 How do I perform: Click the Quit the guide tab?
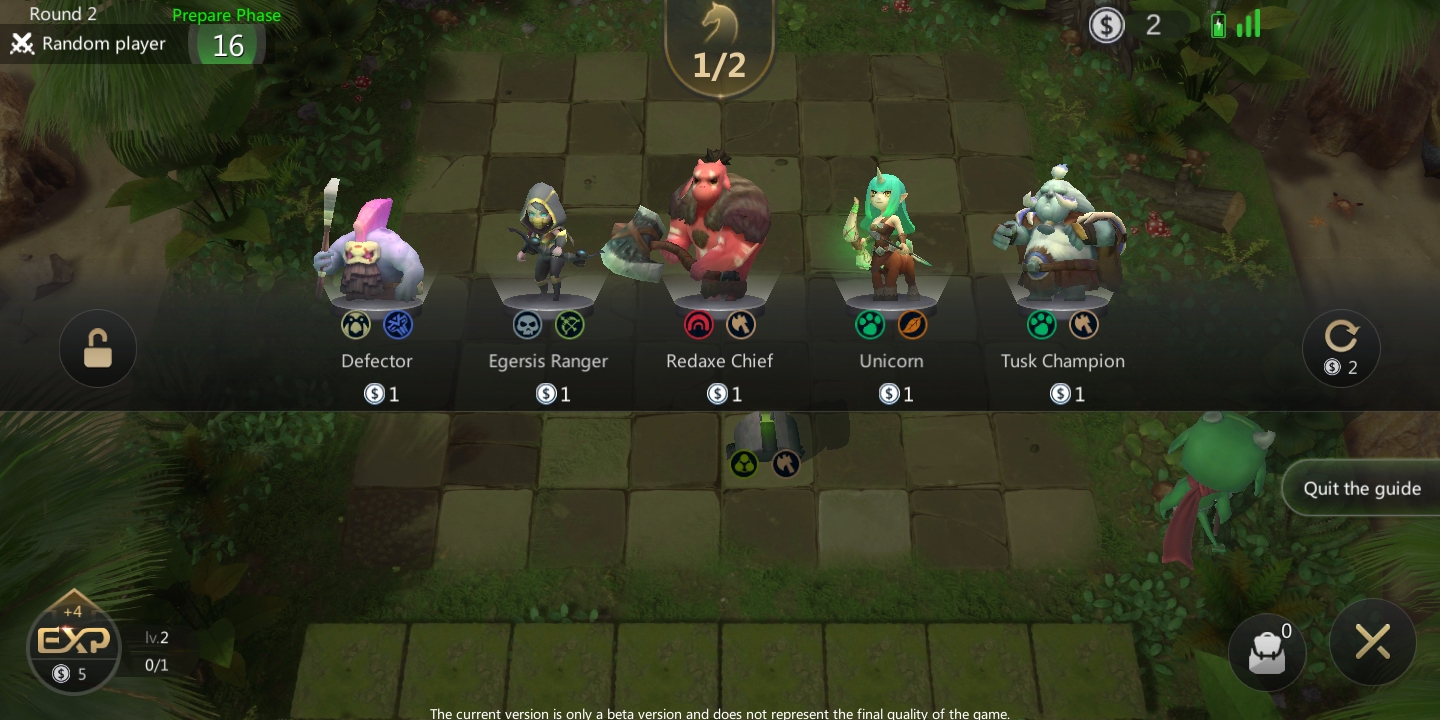coord(1362,488)
